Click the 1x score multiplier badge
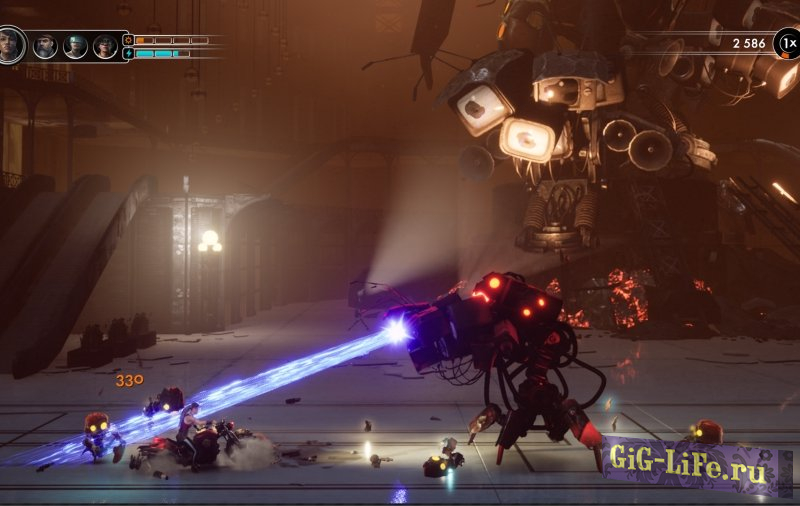The height and width of the screenshot is (506, 800). pos(787,43)
